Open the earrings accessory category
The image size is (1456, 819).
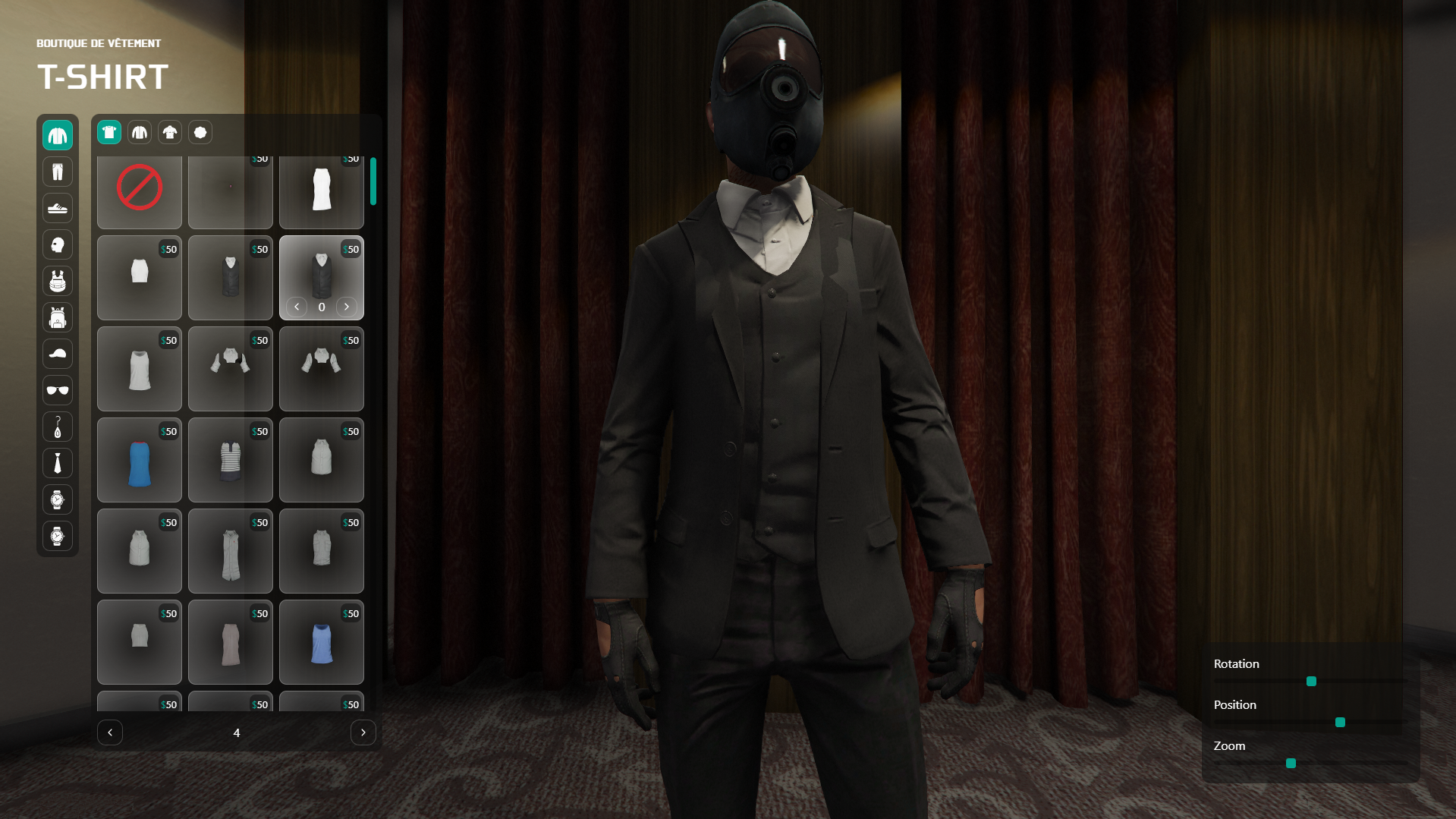58,427
